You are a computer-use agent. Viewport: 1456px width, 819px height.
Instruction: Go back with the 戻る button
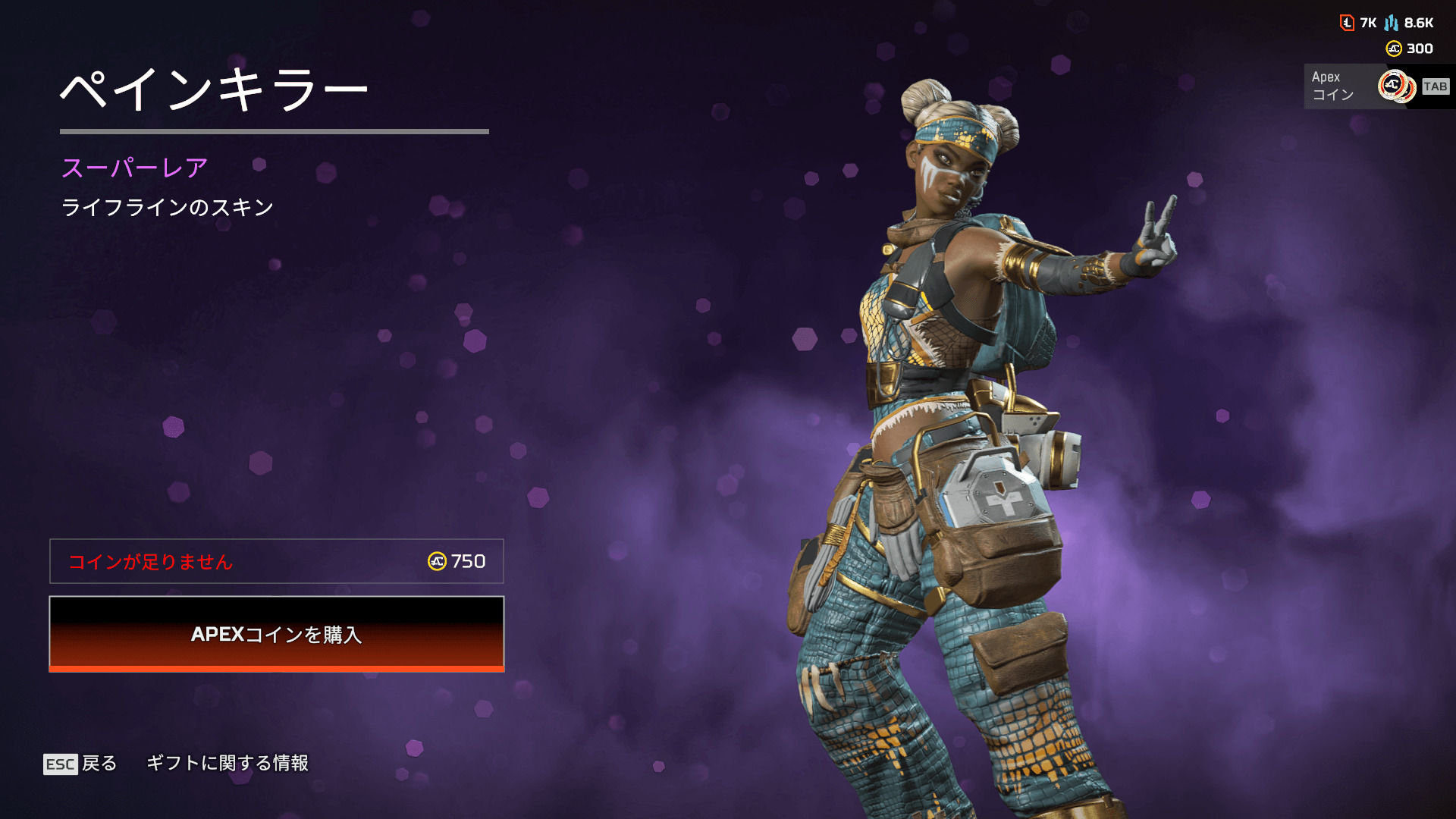[80, 764]
